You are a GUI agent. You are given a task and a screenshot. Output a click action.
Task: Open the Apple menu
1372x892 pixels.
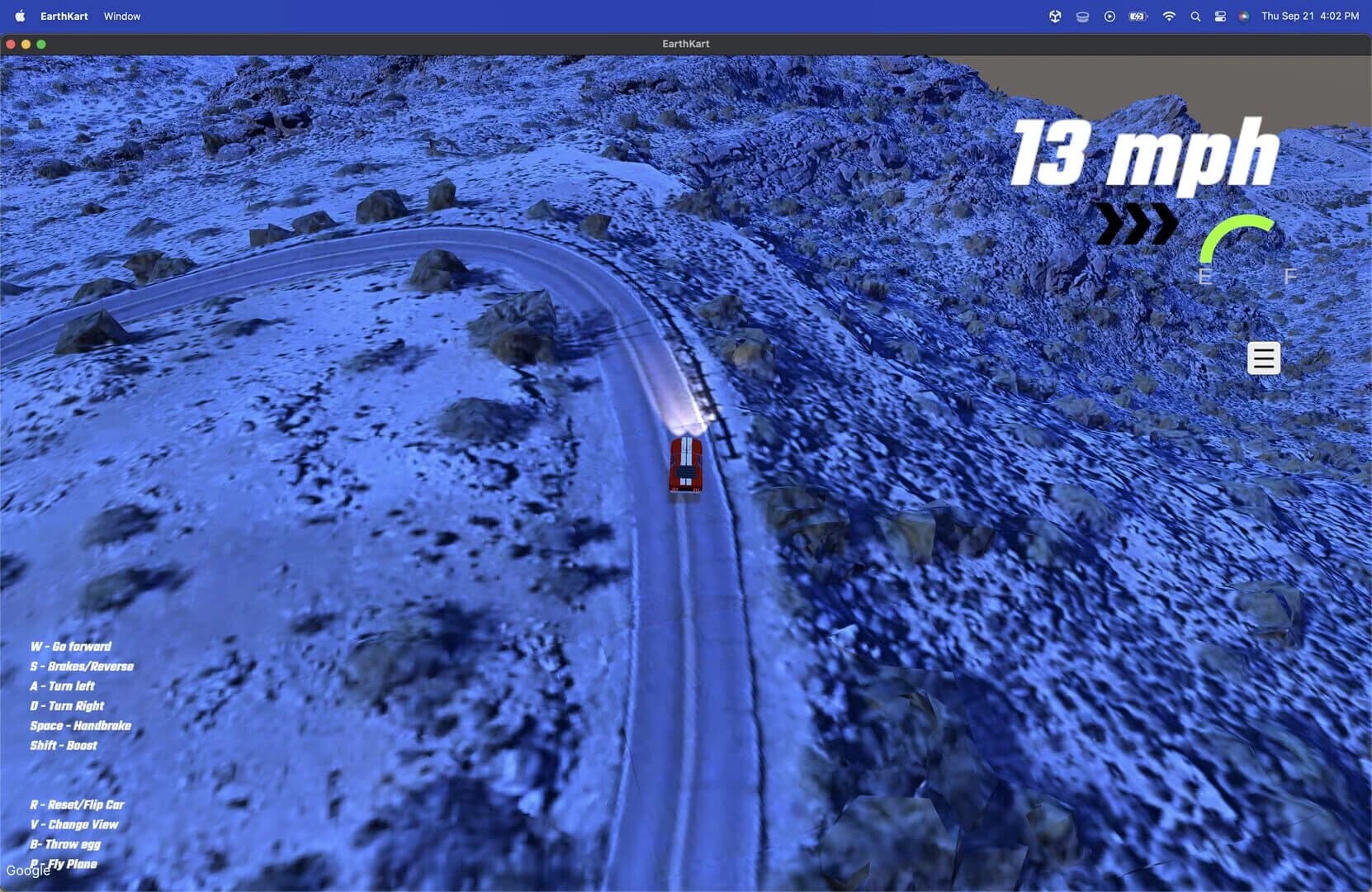tap(19, 16)
